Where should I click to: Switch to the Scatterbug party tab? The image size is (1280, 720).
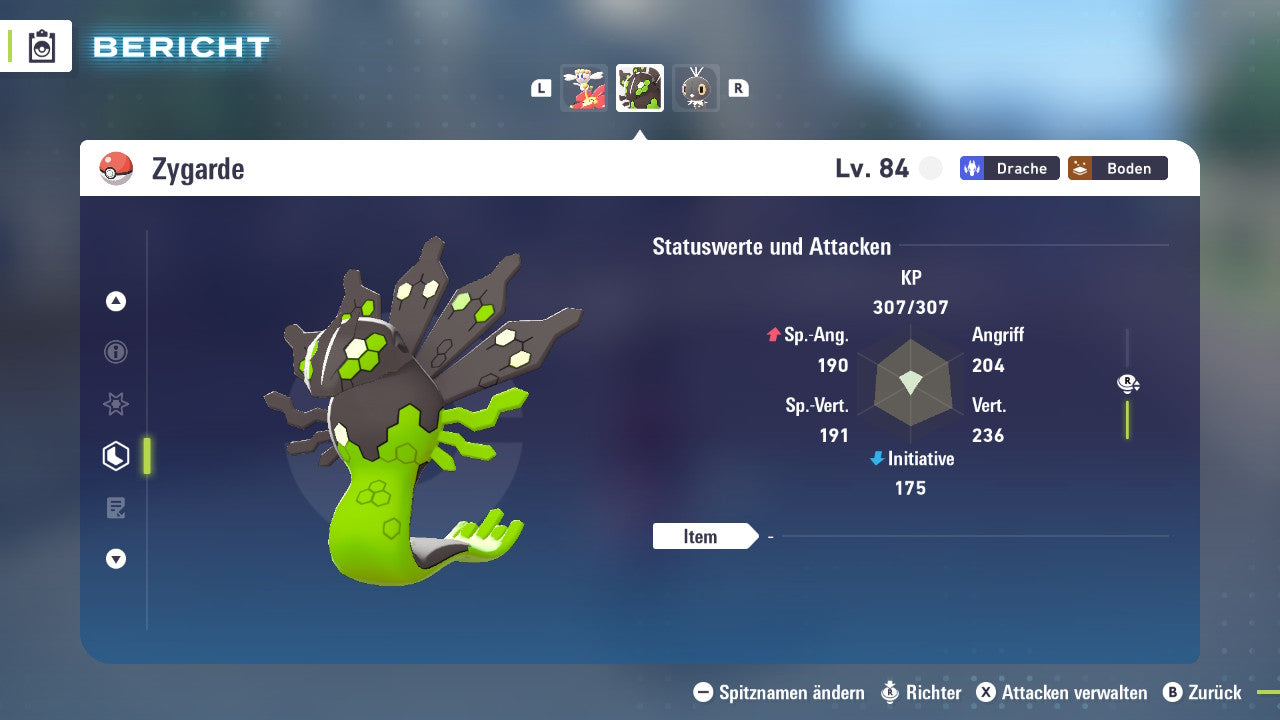[x=696, y=87]
